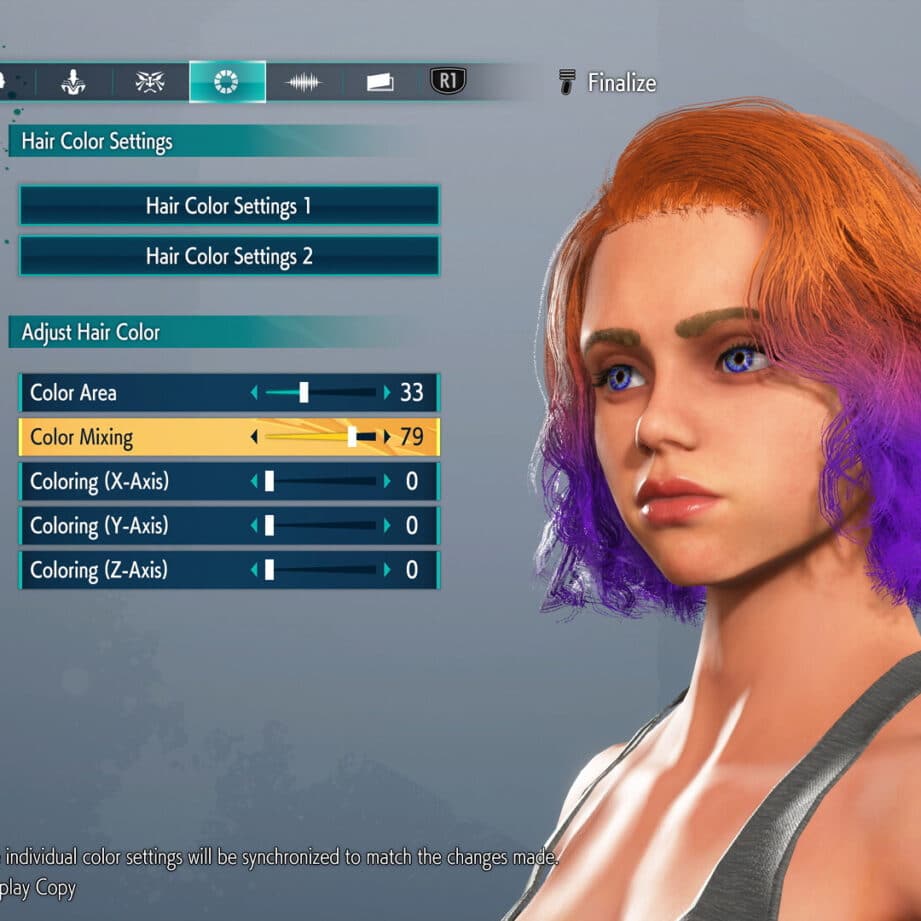Decrease Color Area with its left arrow
The width and height of the screenshot is (921, 921).
pyautogui.click(x=254, y=393)
